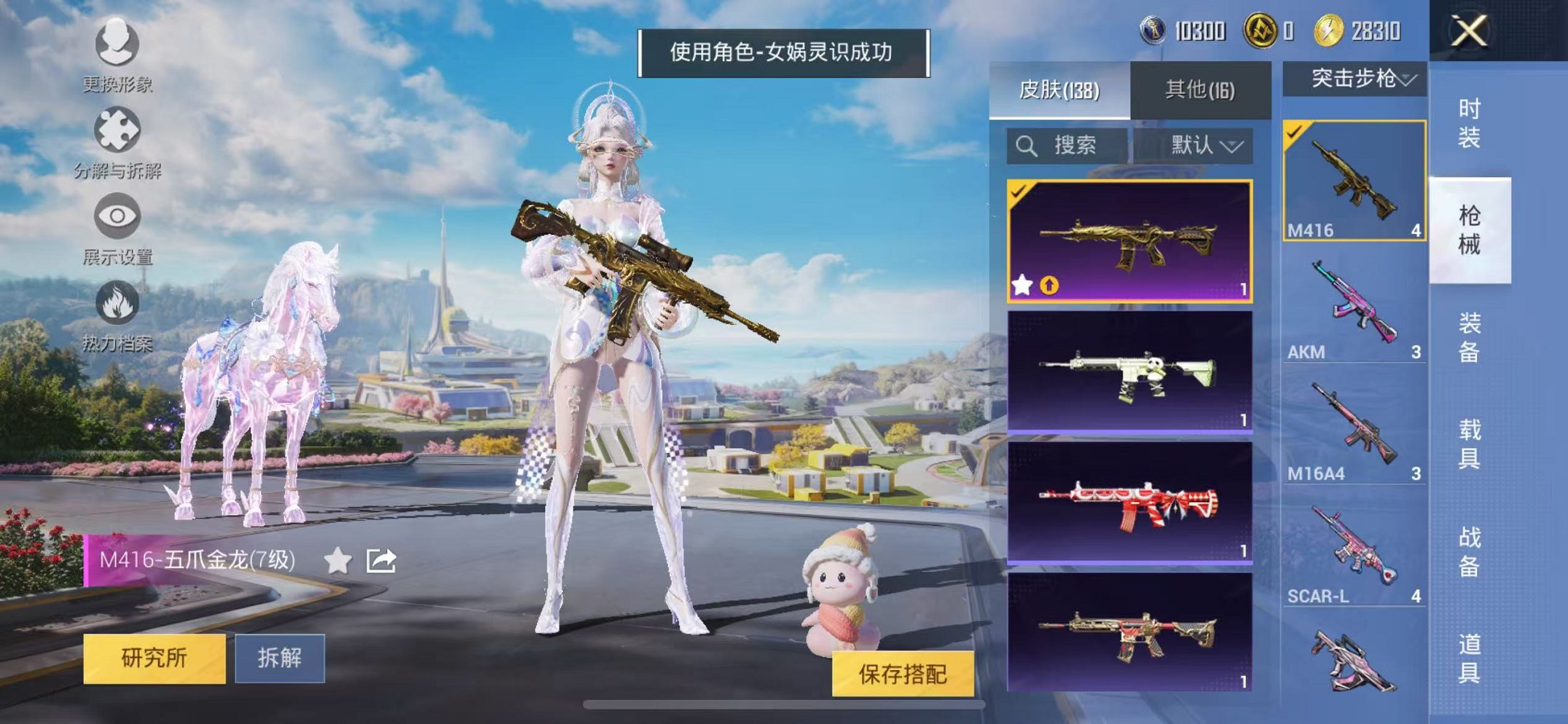
Task: Open the 更换形象 avatar change panel
Action: click(117, 44)
